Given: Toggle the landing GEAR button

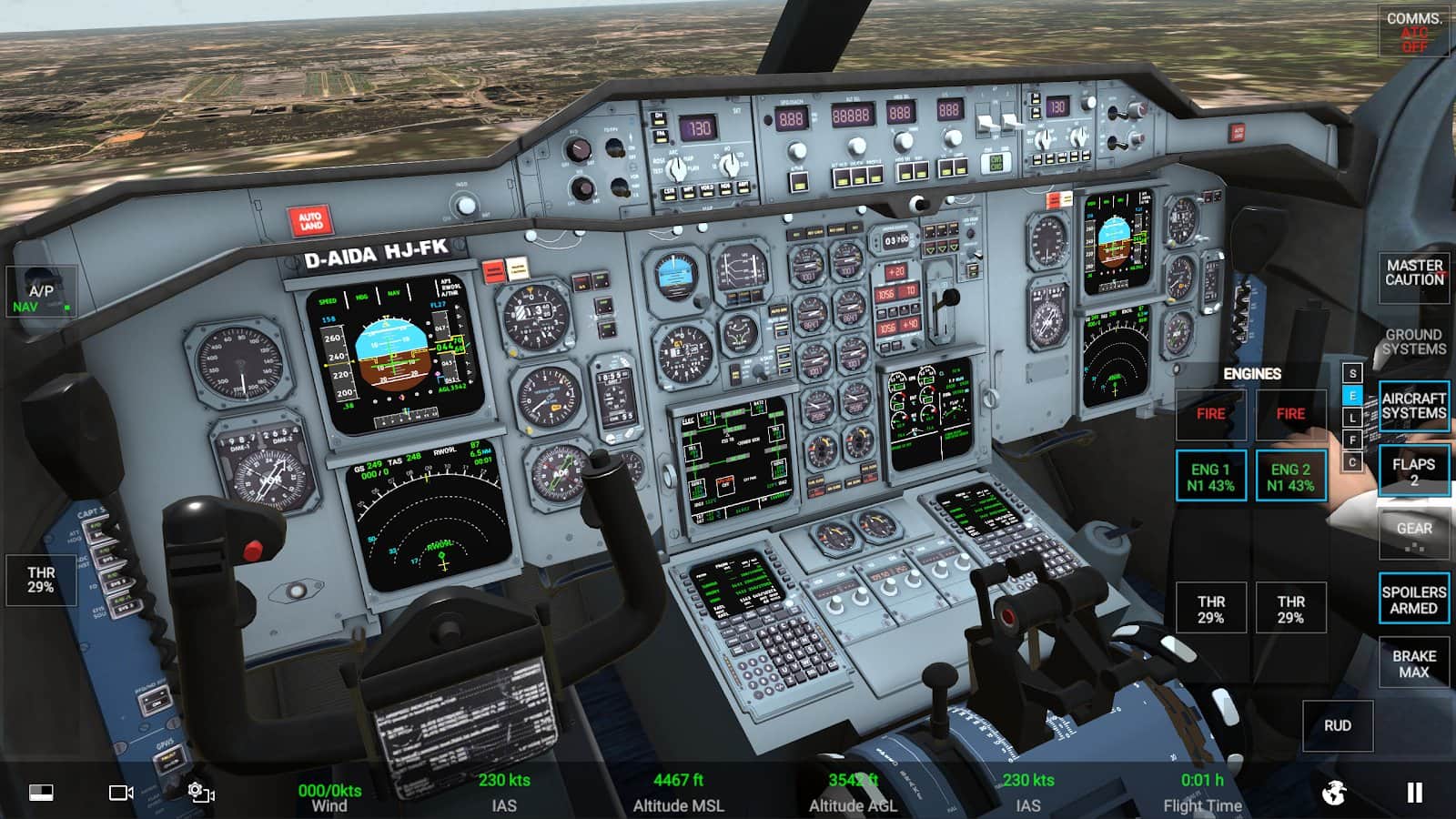Looking at the screenshot, I should (1413, 534).
